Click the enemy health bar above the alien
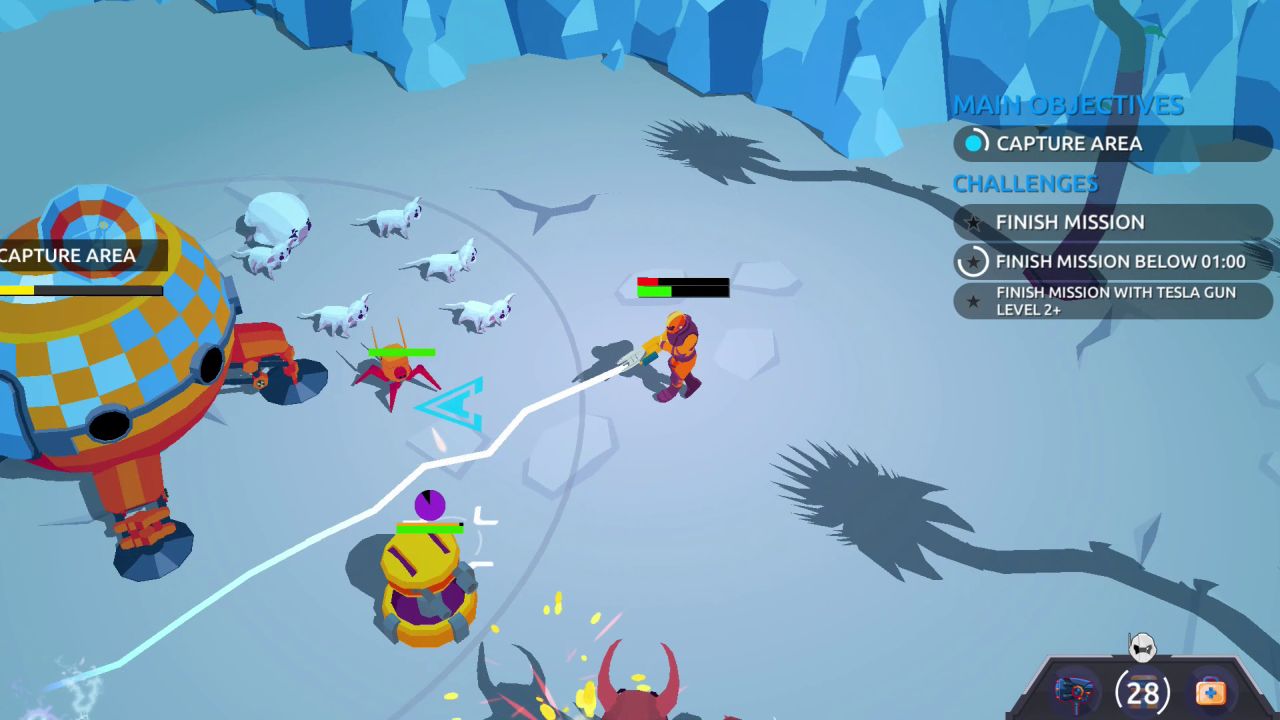 682,286
